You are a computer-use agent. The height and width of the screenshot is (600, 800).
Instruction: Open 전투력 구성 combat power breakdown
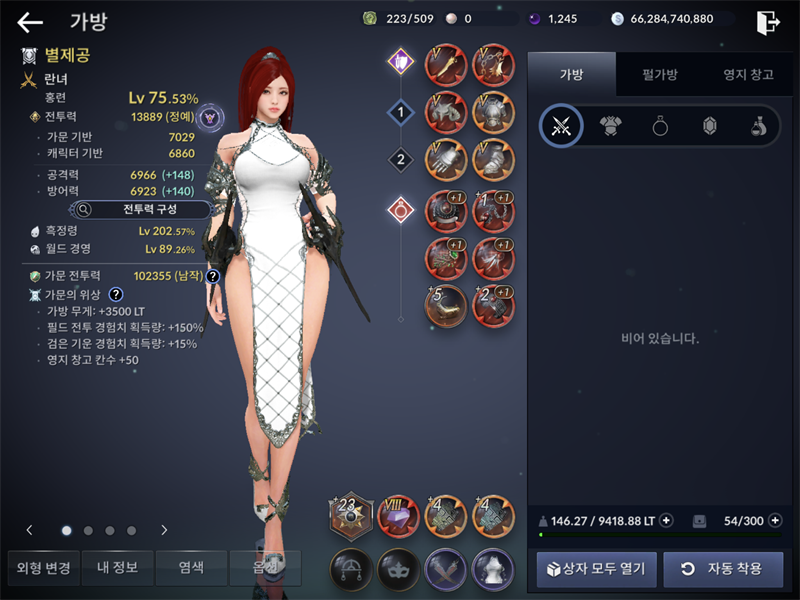click(140, 209)
